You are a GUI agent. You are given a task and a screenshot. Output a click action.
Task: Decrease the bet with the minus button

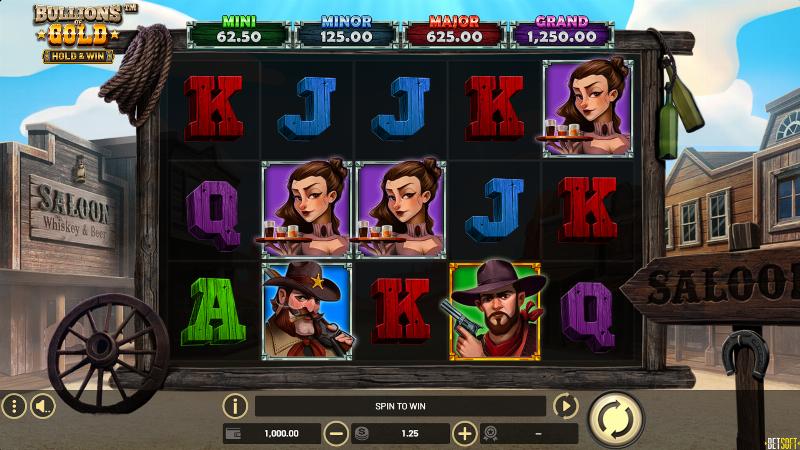[337, 433]
